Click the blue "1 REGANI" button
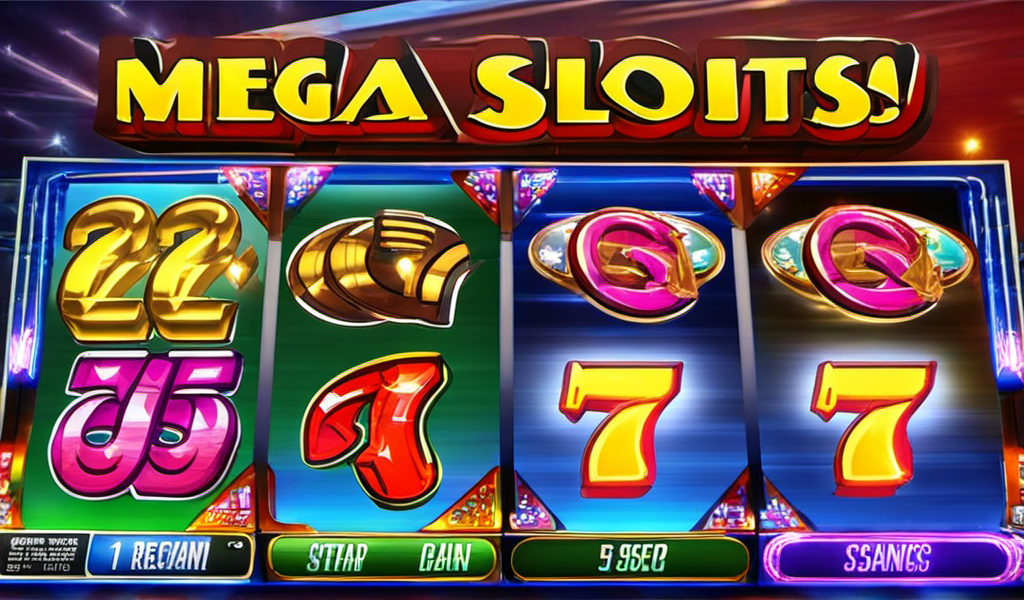1024x600 pixels. tap(168, 555)
